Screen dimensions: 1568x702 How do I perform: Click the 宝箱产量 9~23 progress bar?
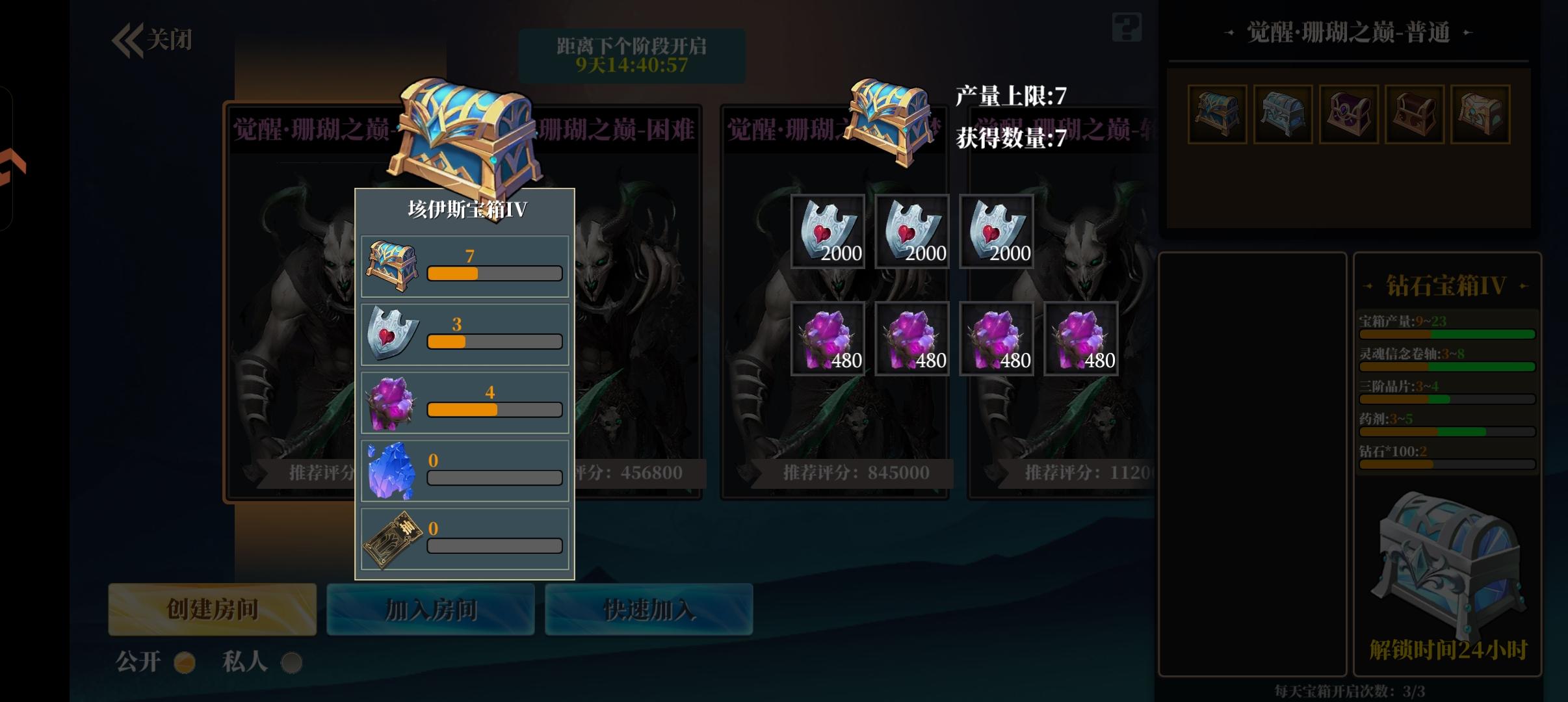1448,333
